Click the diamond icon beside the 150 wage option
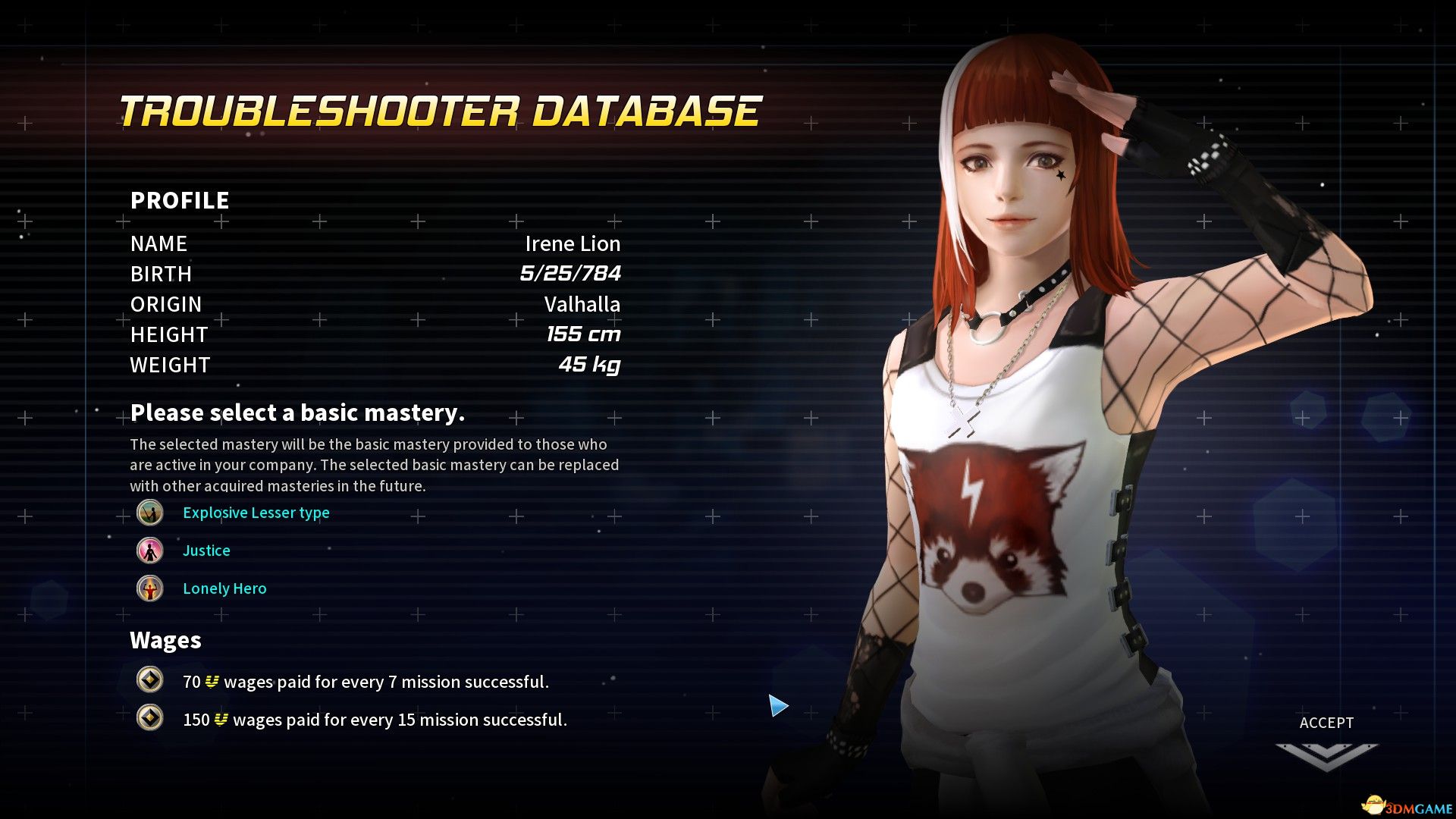This screenshot has width=1456, height=819. coord(150,719)
